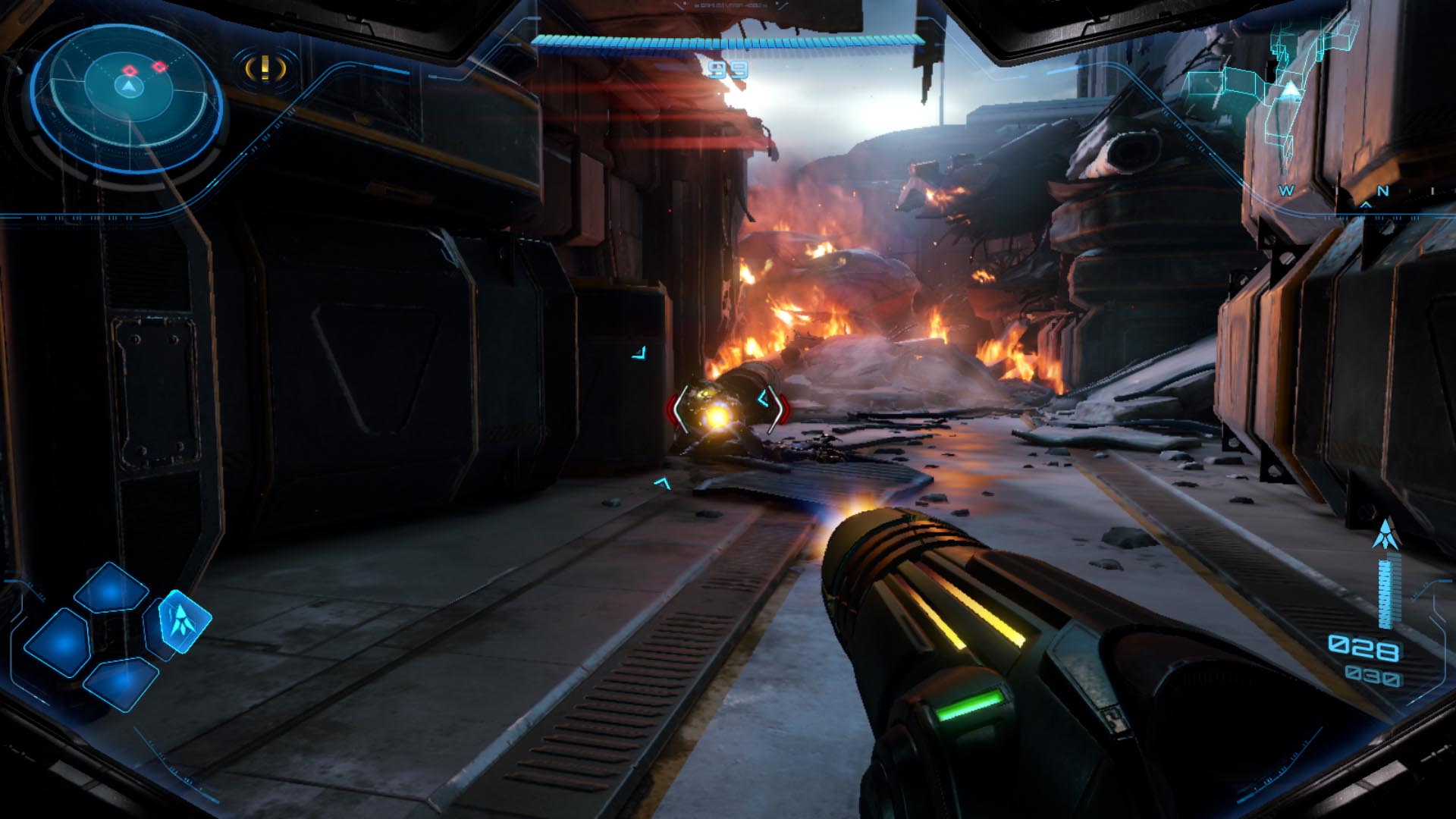Select the missile icon above the ammo gauge
Viewport: 1456px width, 819px height.
pyautogui.click(x=1387, y=535)
